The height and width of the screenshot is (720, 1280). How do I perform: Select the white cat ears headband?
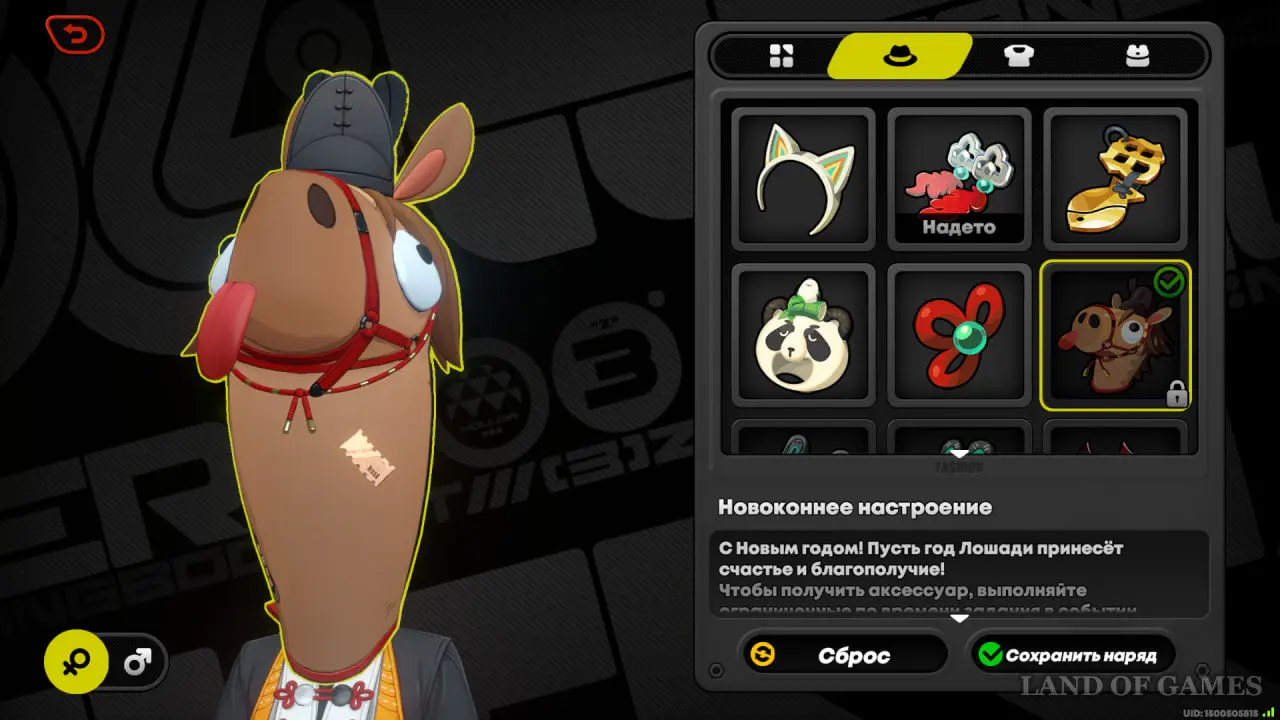coord(803,178)
